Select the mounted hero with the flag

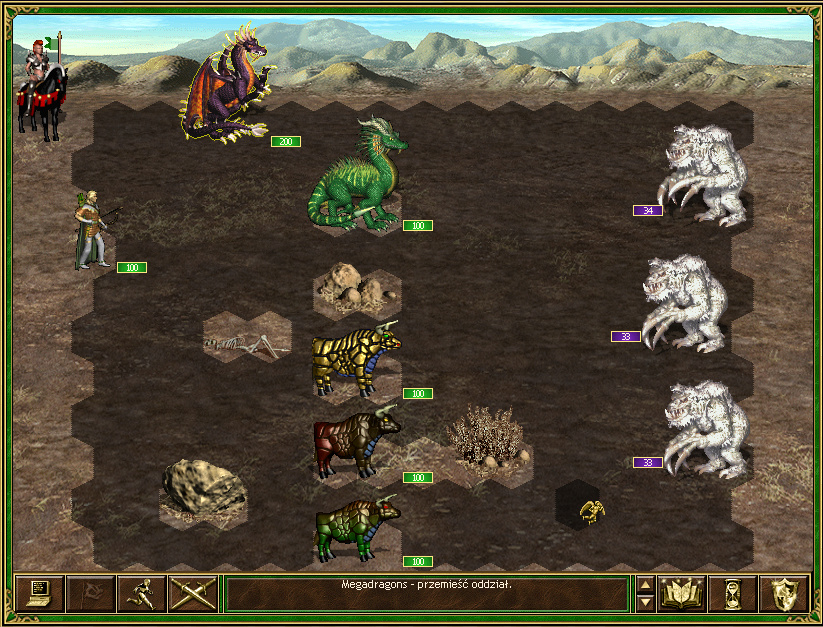click(x=40, y=87)
